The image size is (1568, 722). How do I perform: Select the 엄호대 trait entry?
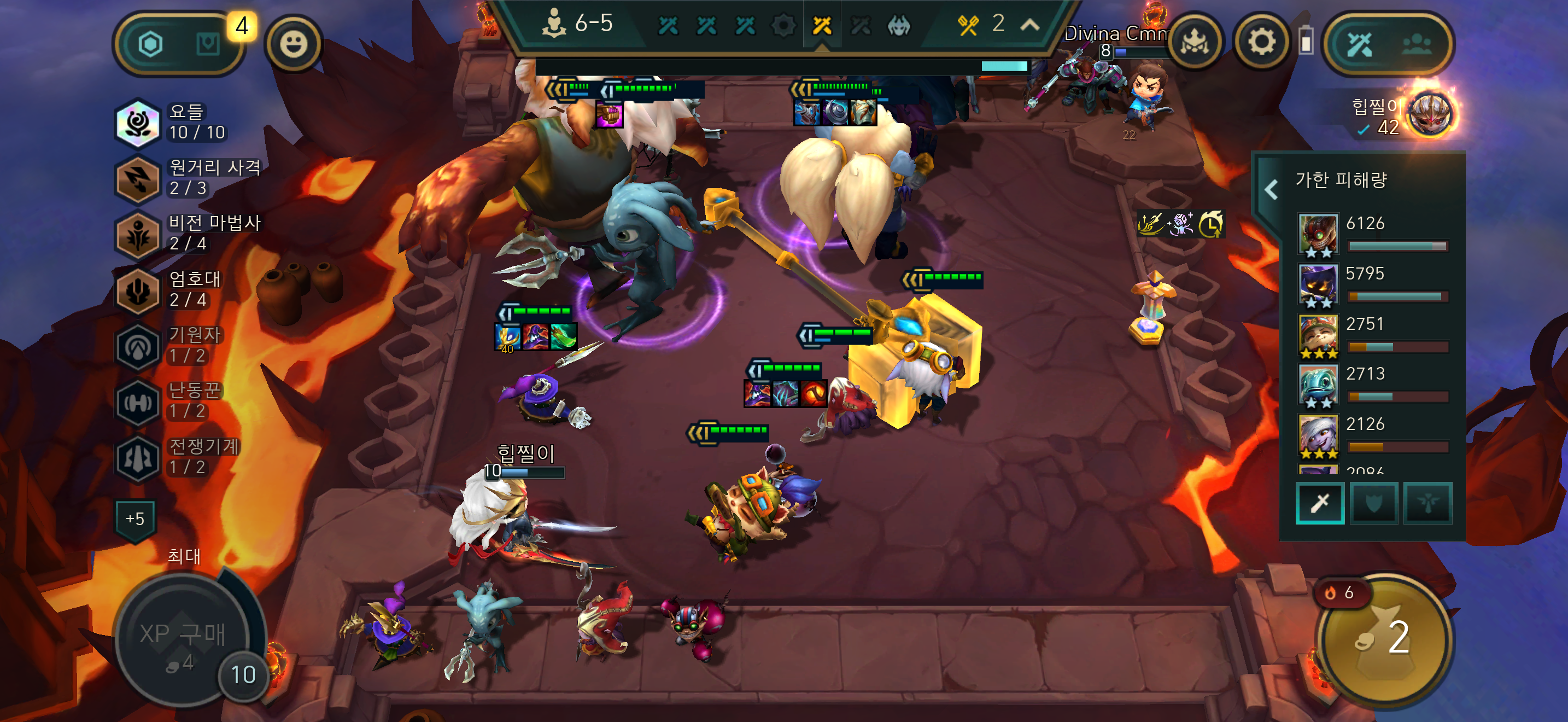coord(171,289)
